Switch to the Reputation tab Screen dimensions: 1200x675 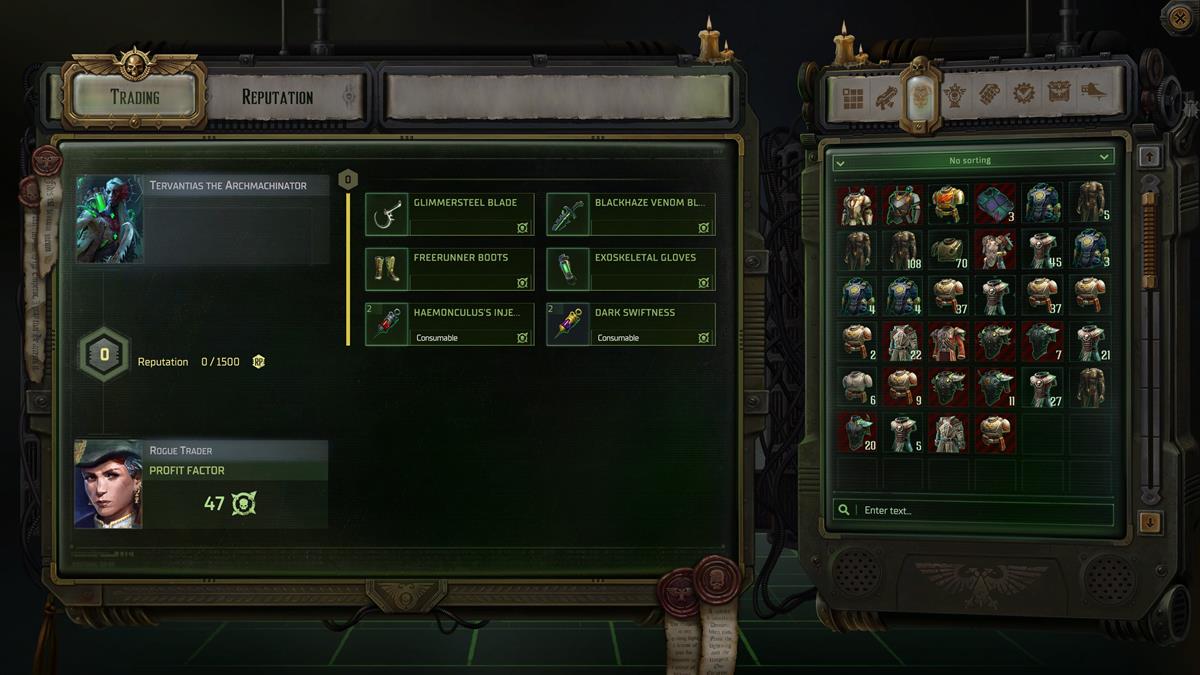click(278, 97)
